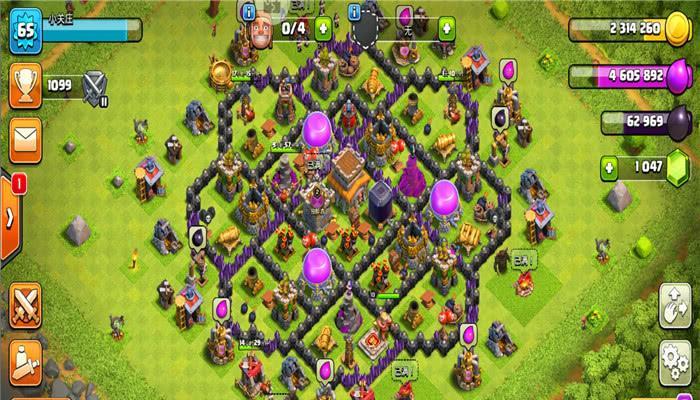The image size is (700, 400).
Task: Click the info icon above the shield
Action: (x=355, y=11)
